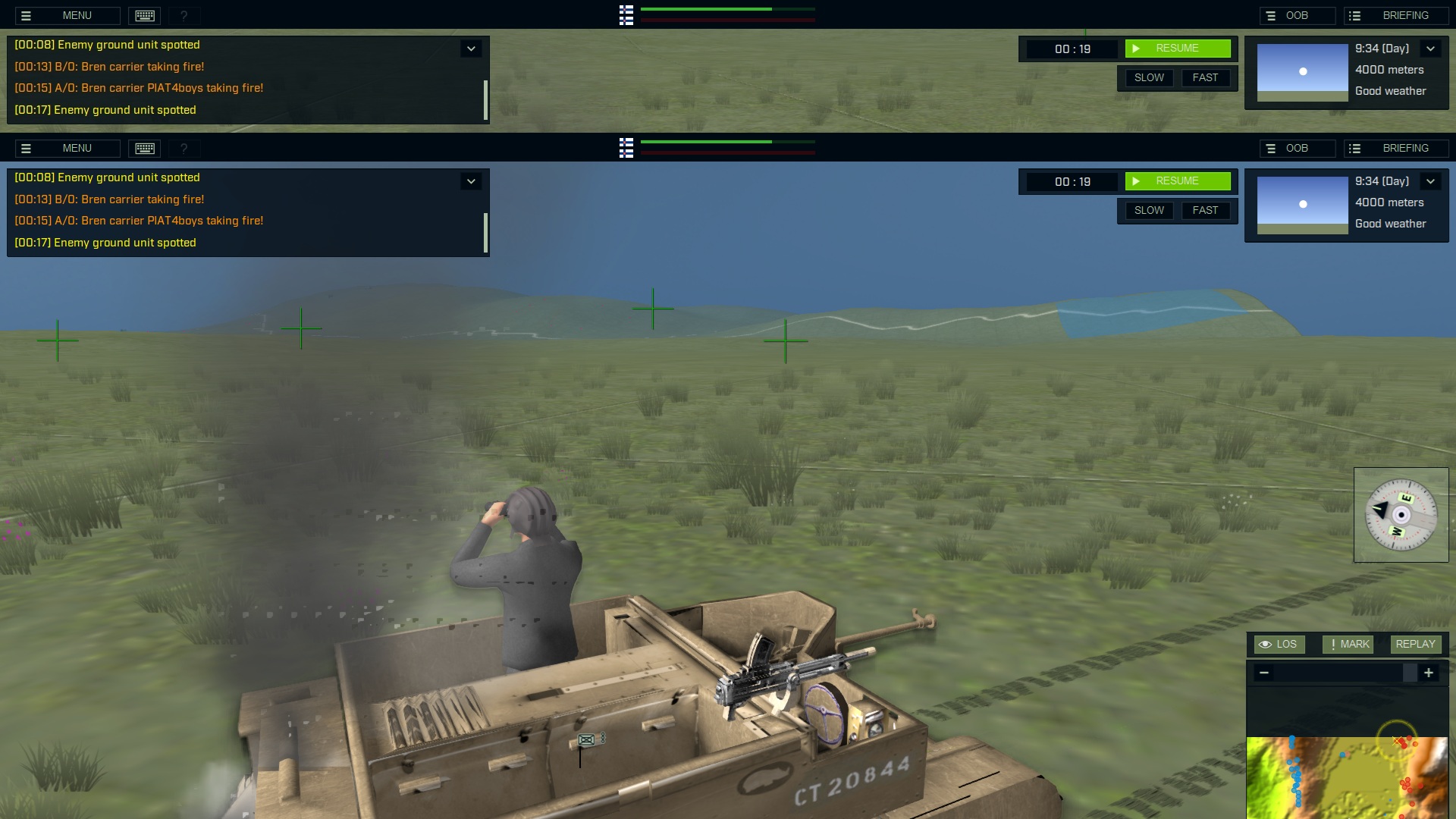The width and height of the screenshot is (1456, 819).
Task: Open the on-screen keyboard shortcuts icon
Action: point(145,15)
